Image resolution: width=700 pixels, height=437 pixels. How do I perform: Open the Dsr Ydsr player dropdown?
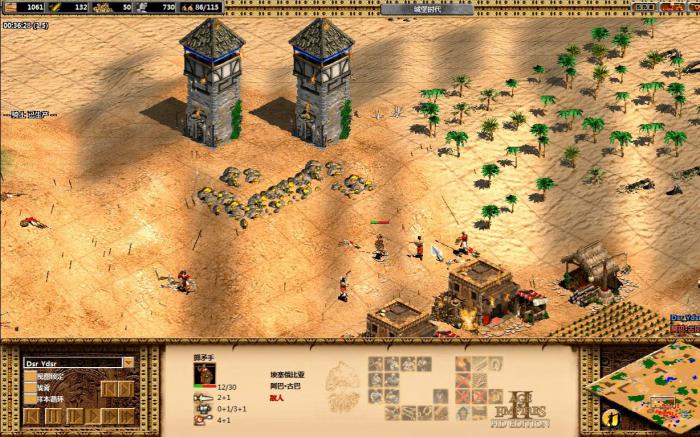[128, 363]
